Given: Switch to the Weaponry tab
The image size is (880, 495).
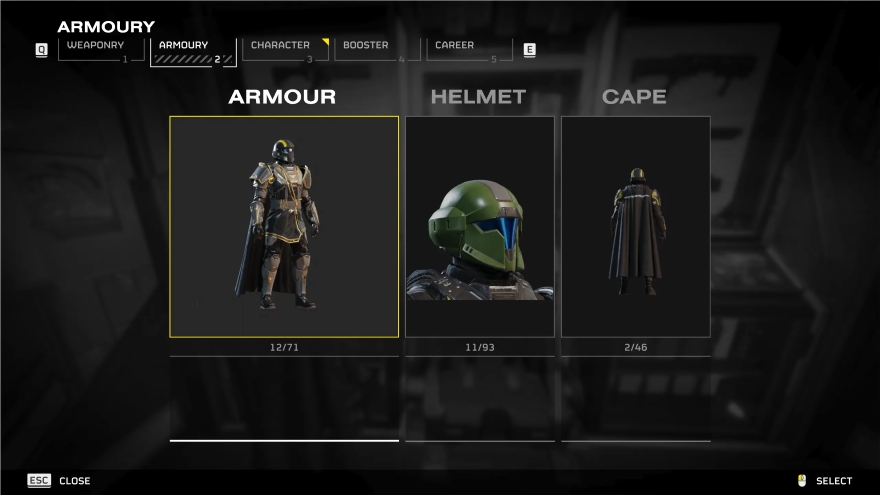Looking at the screenshot, I should pyautogui.click(x=97, y=50).
